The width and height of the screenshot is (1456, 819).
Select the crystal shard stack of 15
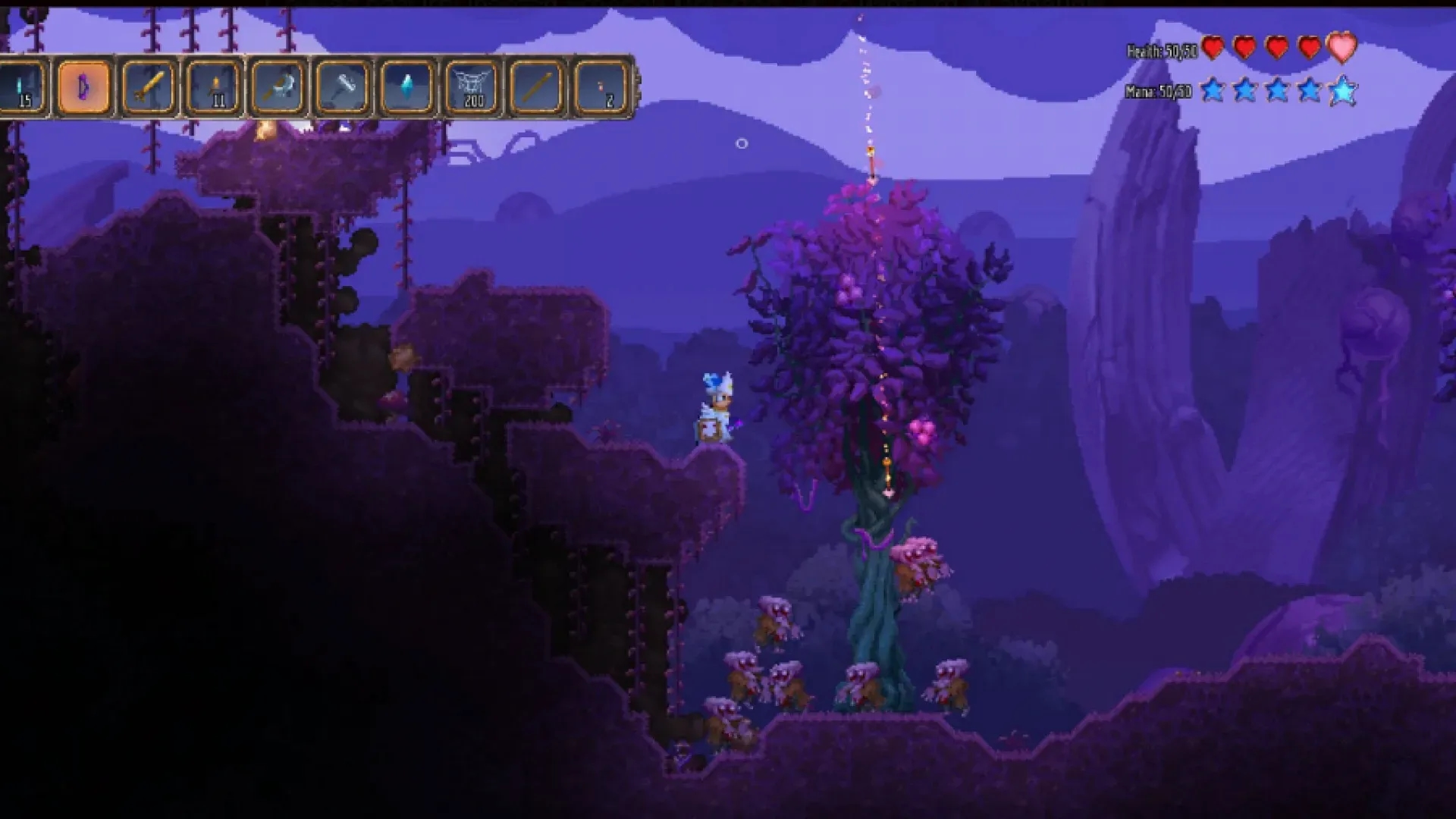(19, 83)
